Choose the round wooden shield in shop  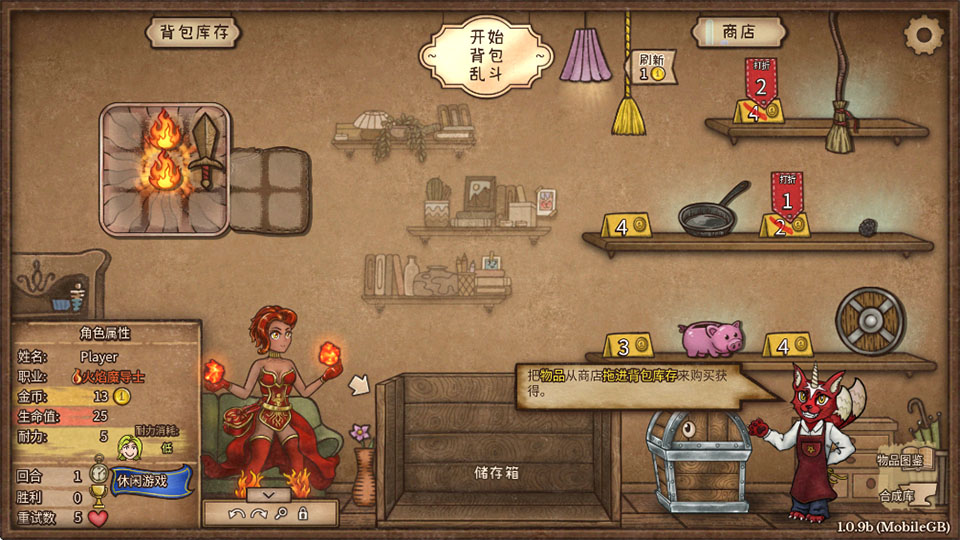(869, 321)
